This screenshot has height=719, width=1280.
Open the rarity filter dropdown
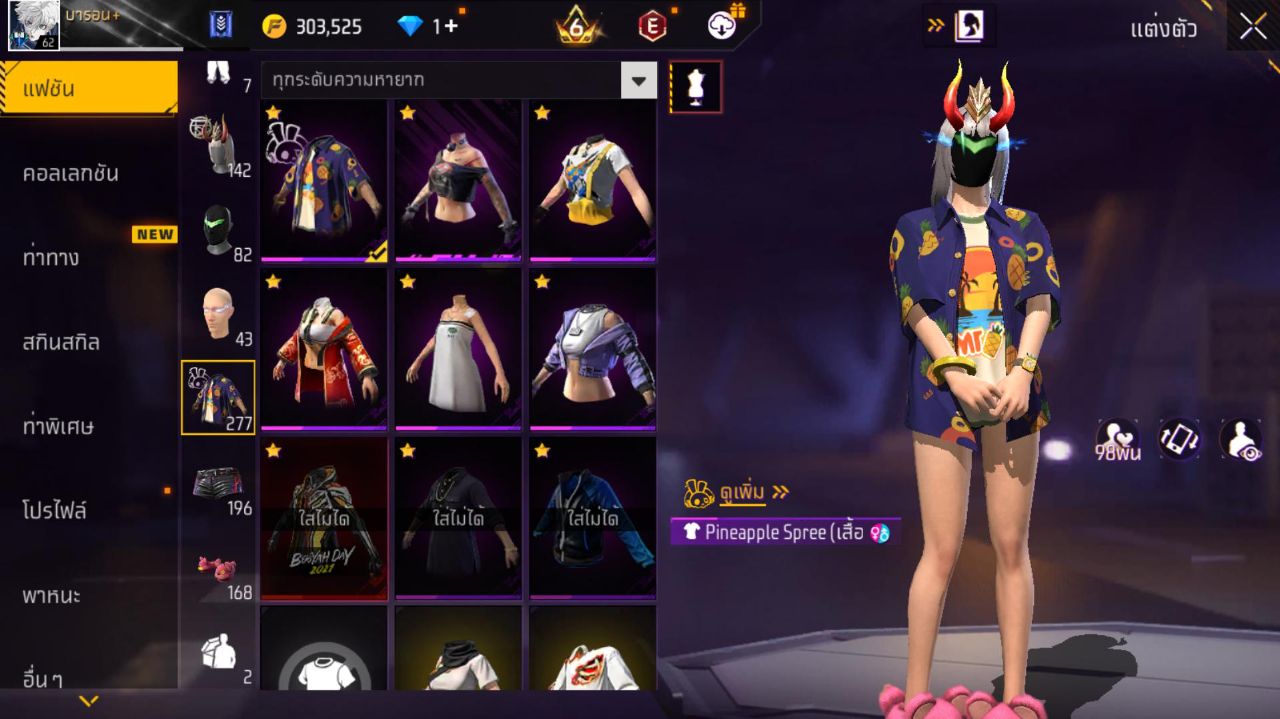tap(638, 80)
